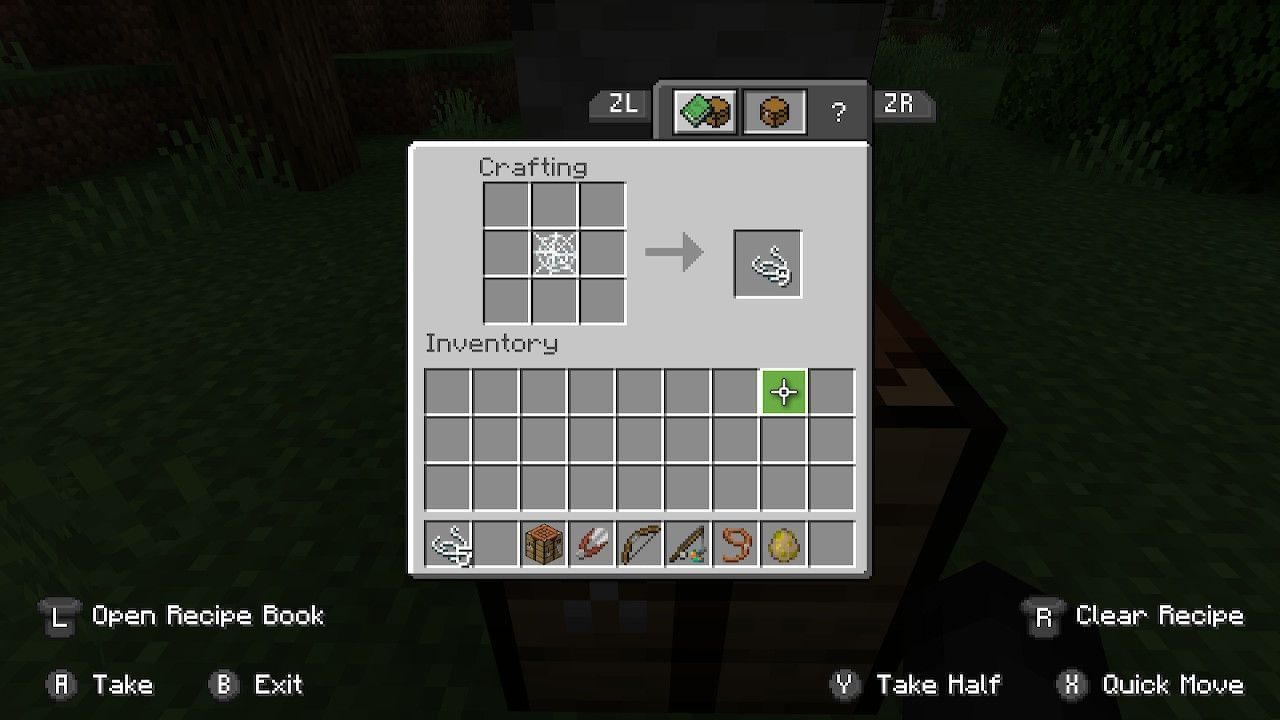1280x720 pixels.
Task: Choose the spawn egg in the hotbar
Action: [784, 545]
